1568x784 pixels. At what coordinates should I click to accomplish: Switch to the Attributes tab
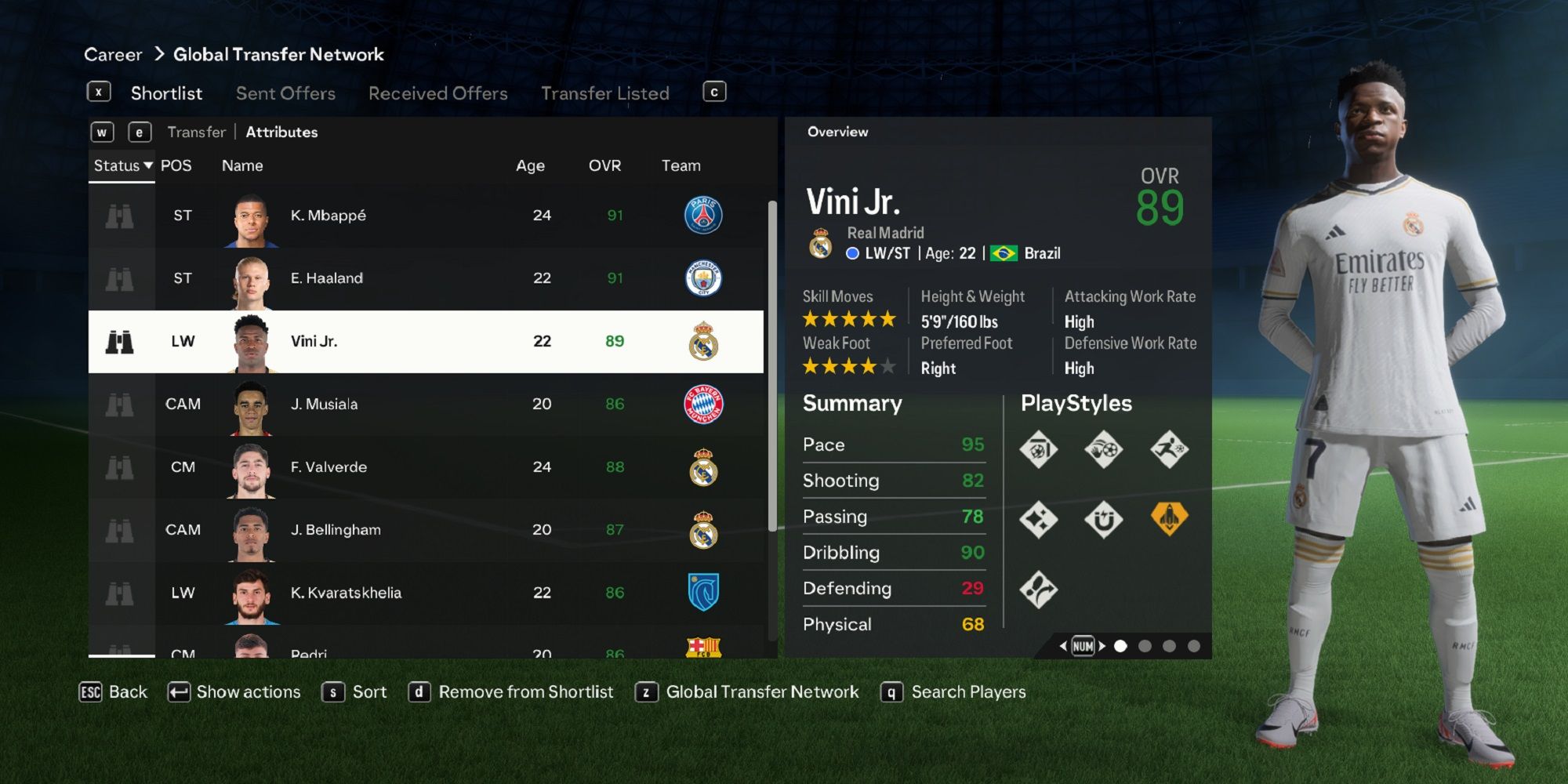[x=281, y=132]
